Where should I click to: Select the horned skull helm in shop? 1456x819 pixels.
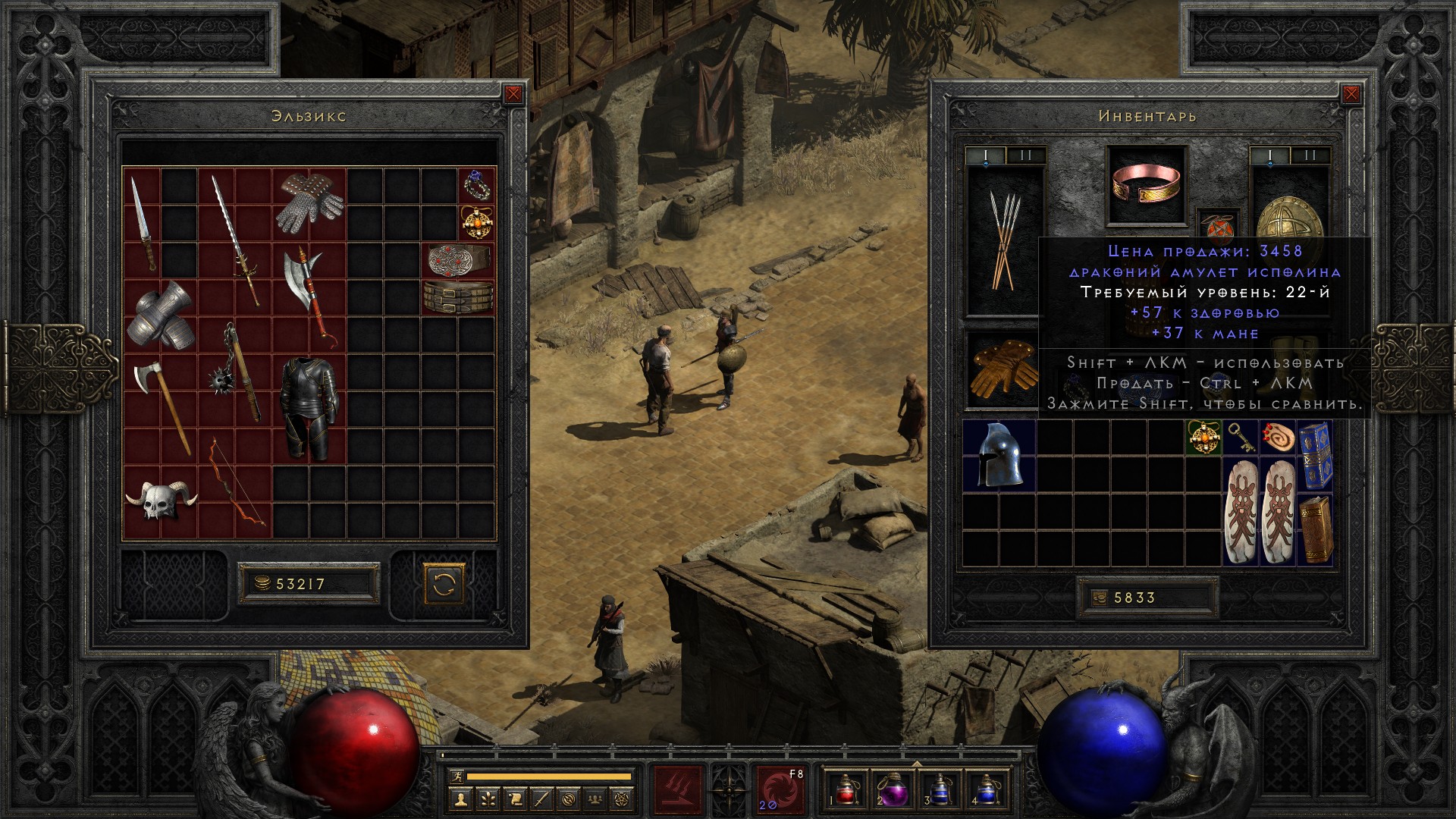pyautogui.click(x=161, y=500)
